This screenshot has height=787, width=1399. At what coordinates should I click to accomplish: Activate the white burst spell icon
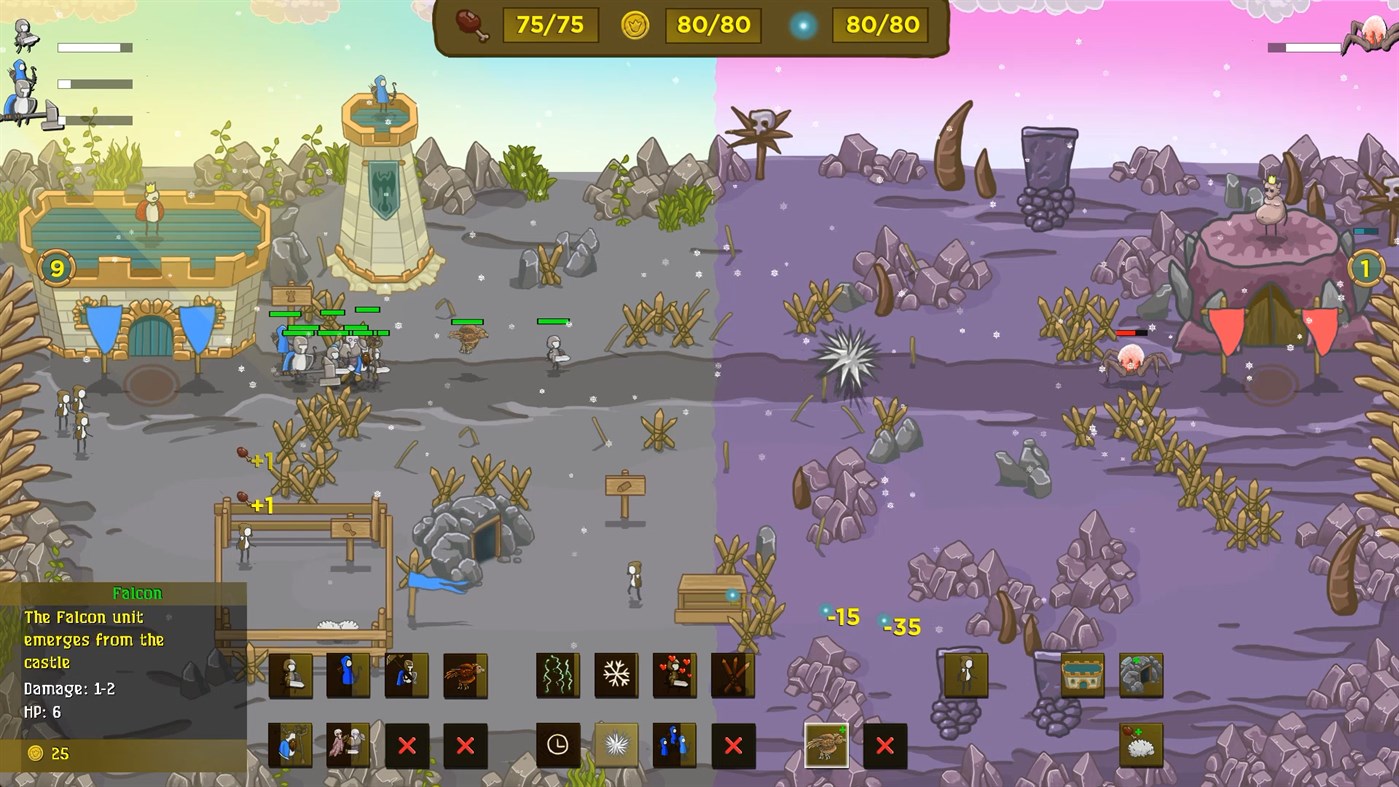coord(616,744)
